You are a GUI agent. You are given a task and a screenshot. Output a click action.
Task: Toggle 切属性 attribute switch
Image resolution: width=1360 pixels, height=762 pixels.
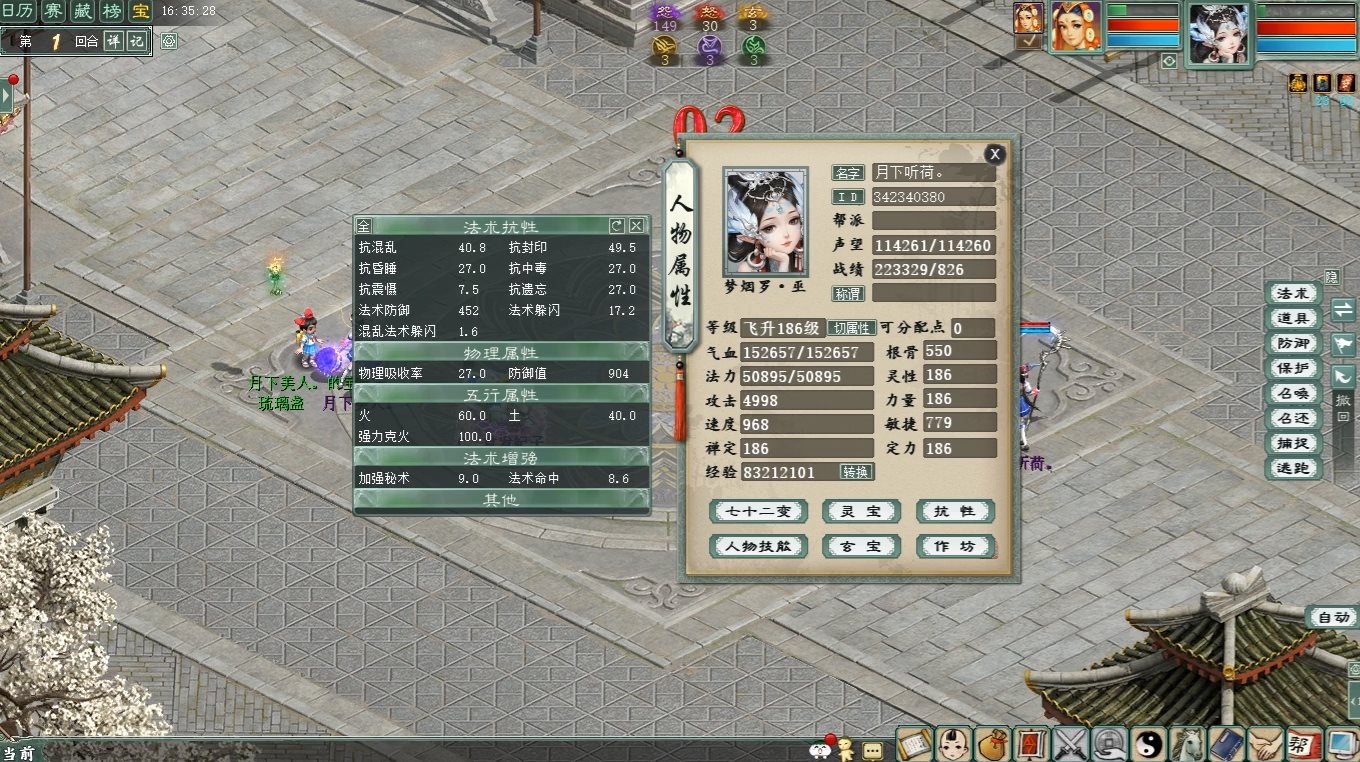coord(851,328)
